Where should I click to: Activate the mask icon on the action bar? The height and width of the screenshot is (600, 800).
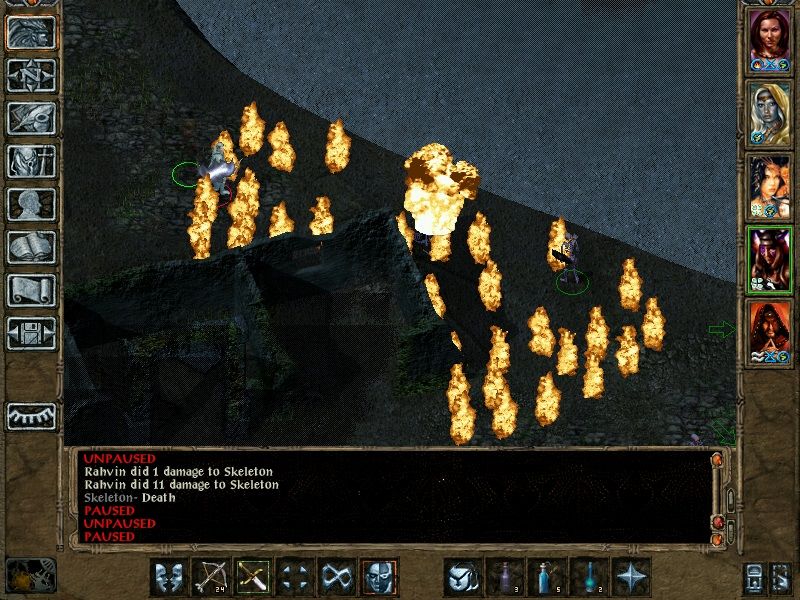coord(168,577)
